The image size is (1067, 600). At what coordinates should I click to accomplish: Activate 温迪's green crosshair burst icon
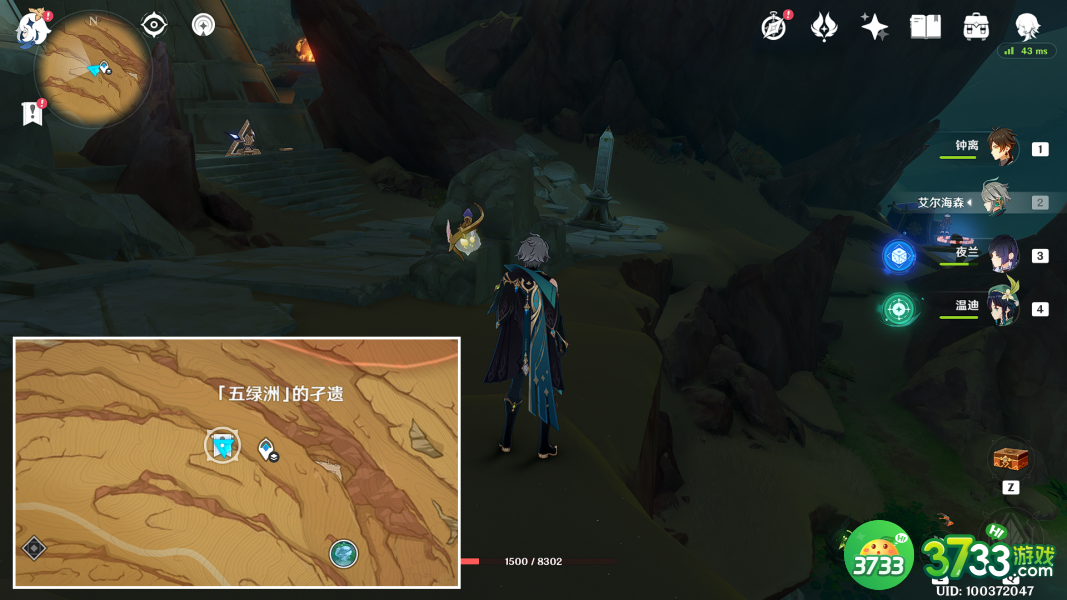[x=898, y=309]
